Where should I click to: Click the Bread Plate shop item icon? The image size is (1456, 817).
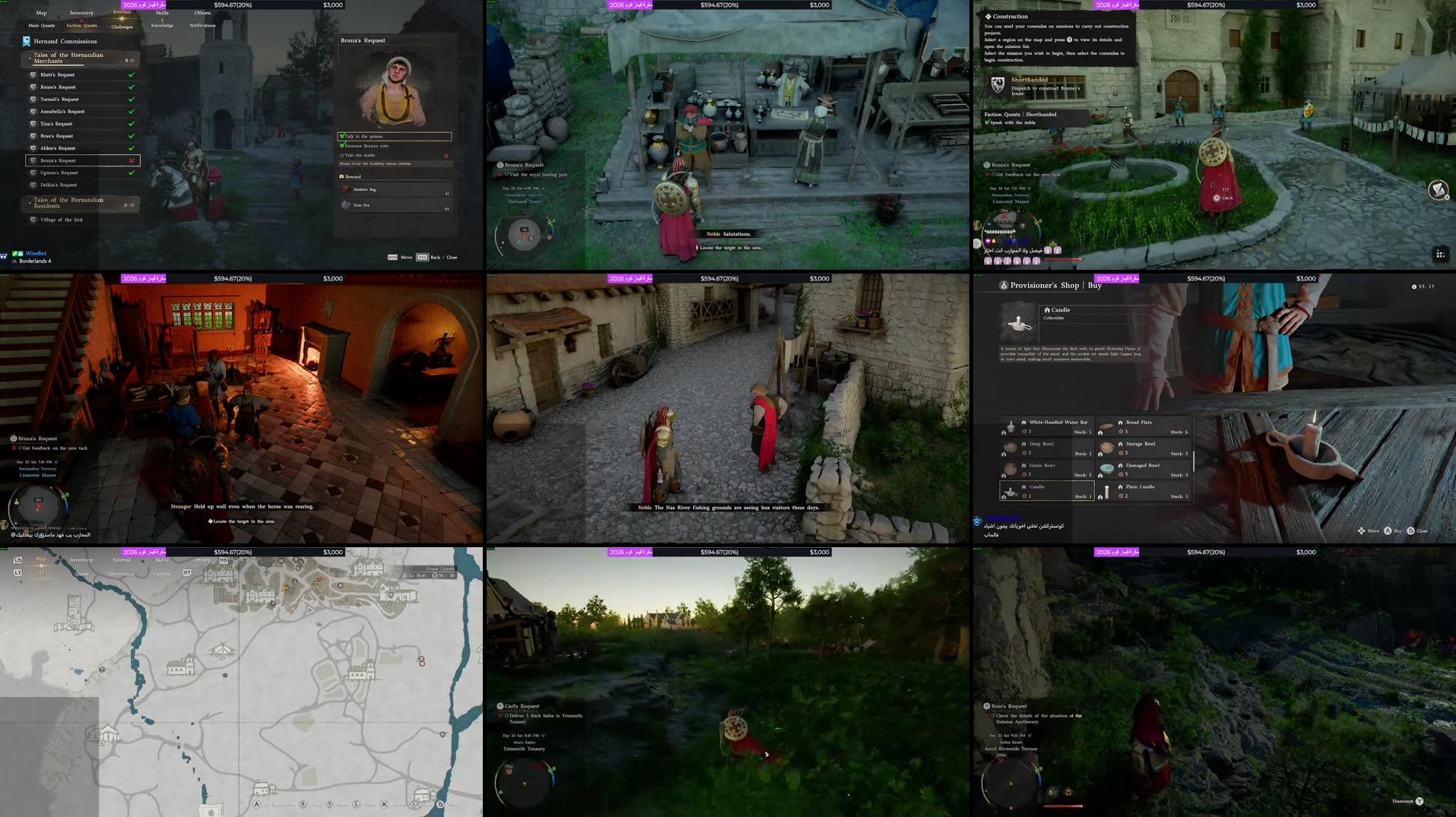1105,426
